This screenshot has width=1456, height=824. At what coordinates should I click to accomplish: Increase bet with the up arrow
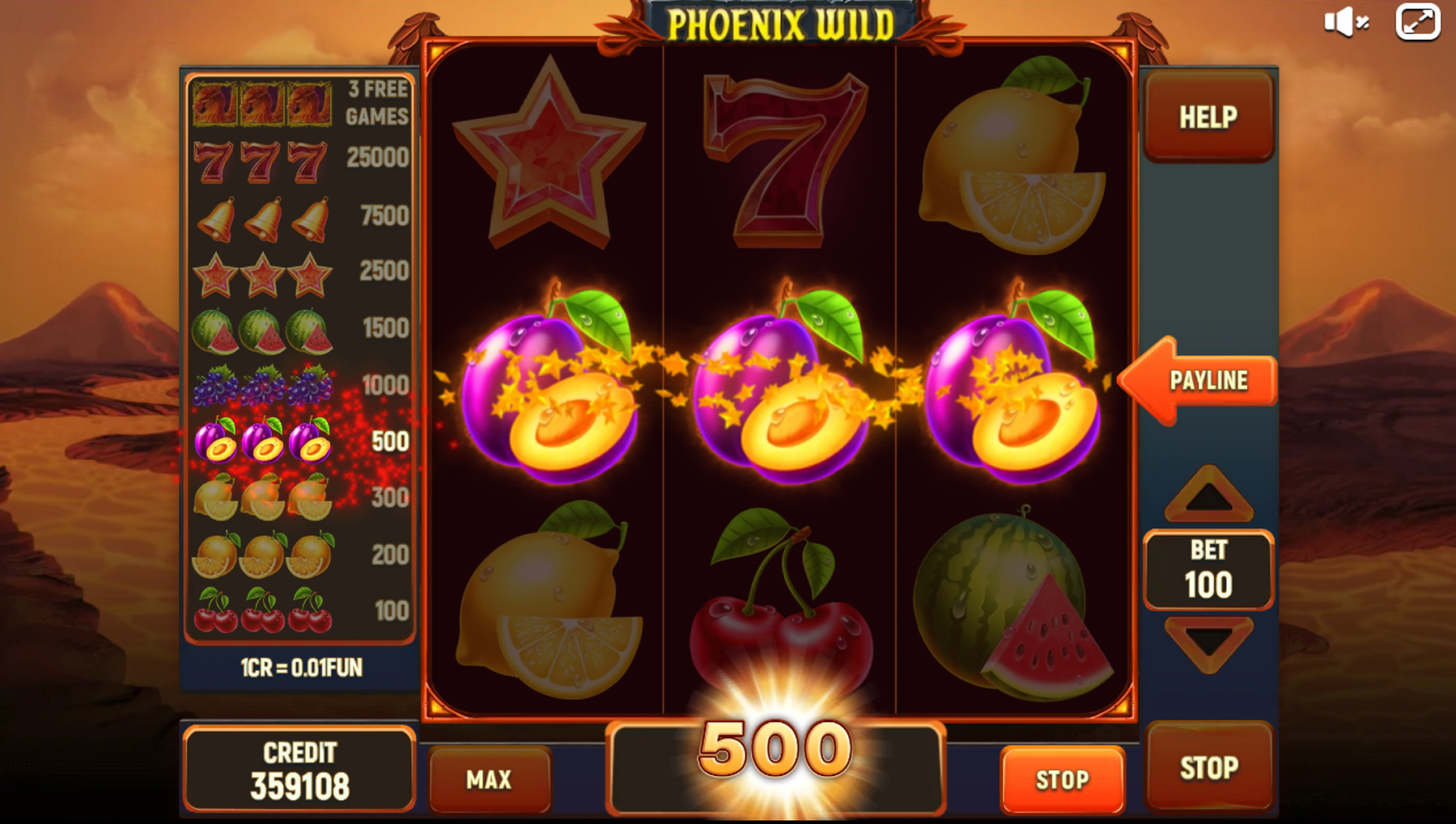(1208, 495)
